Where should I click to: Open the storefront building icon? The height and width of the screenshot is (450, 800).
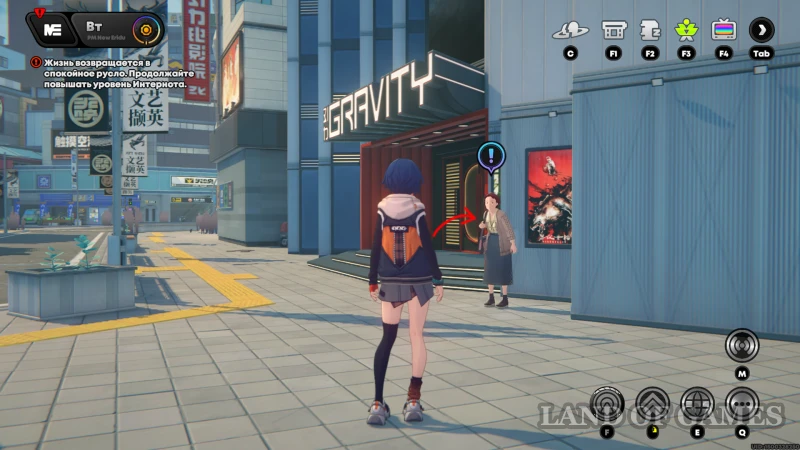click(x=613, y=30)
